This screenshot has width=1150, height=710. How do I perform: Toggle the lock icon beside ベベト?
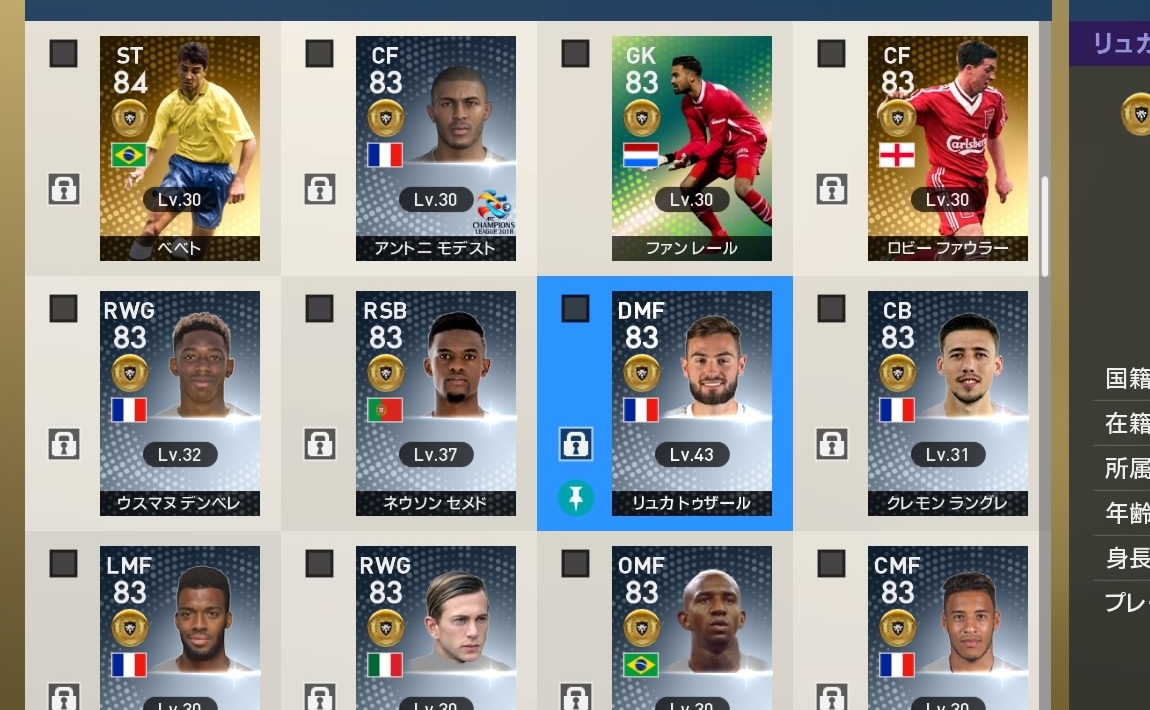[x=63, y=188]
